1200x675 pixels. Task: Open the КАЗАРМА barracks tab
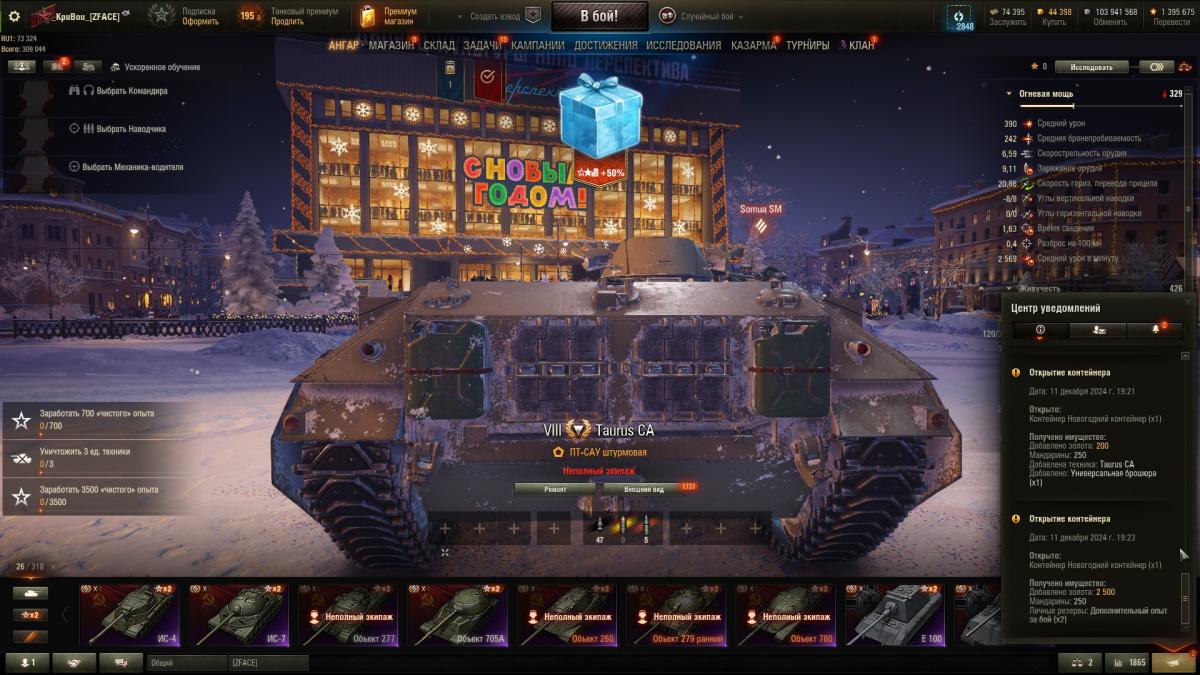pos(753,45)
